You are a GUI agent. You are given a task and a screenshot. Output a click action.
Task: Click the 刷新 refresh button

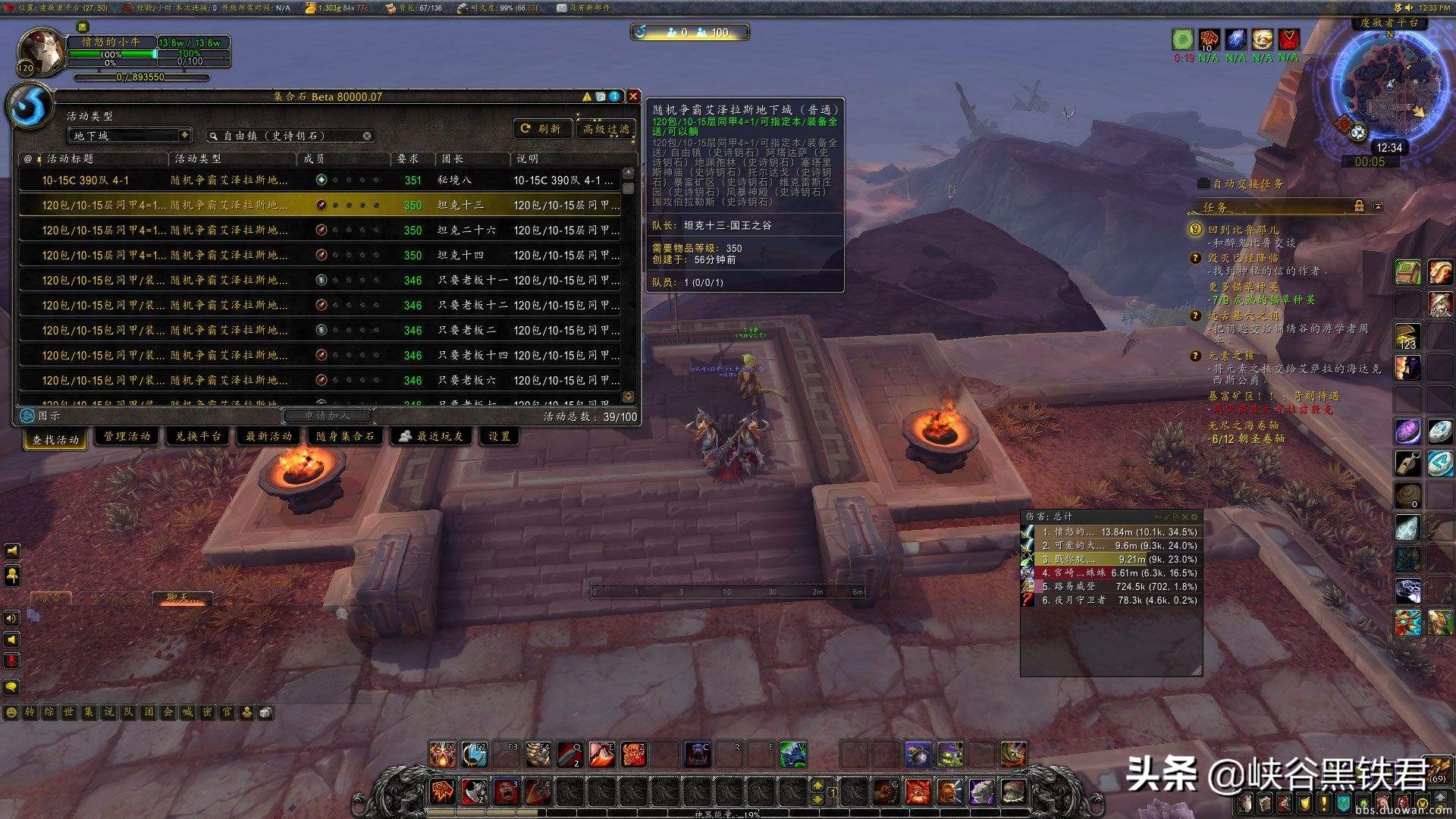pyautogui.click(x=541, y=129)
